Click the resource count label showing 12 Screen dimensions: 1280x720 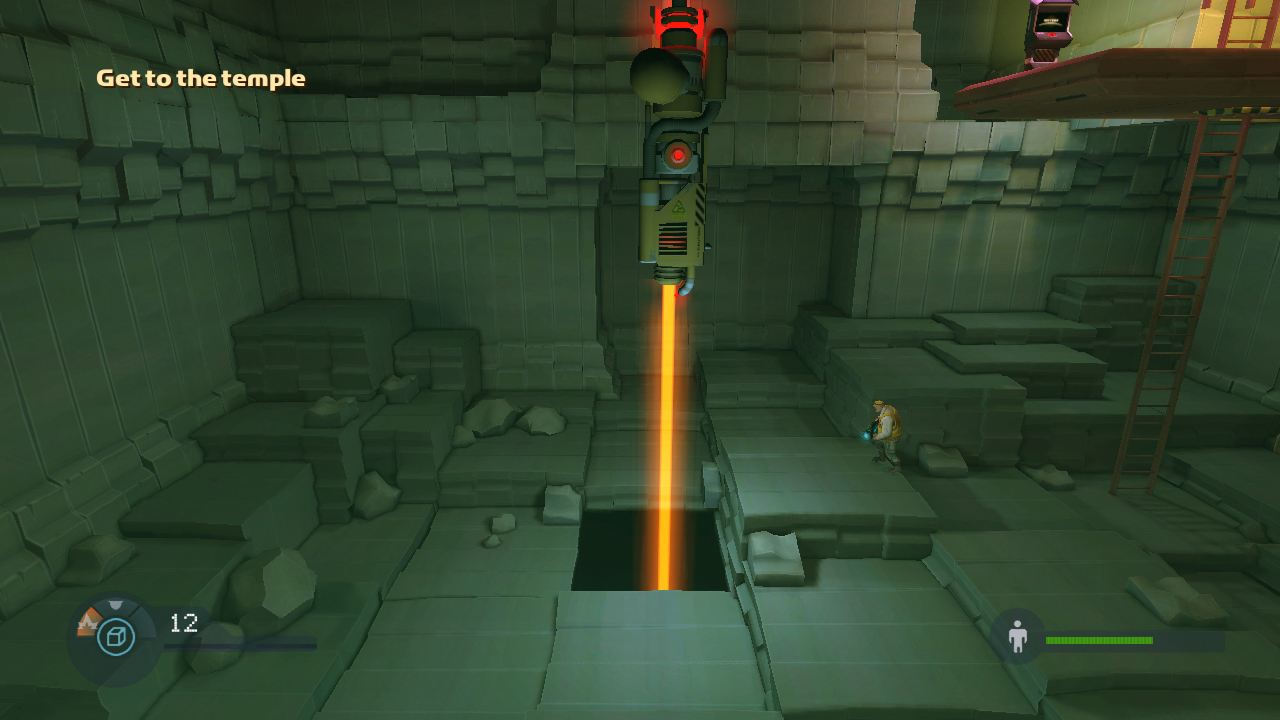coord(184,623)
